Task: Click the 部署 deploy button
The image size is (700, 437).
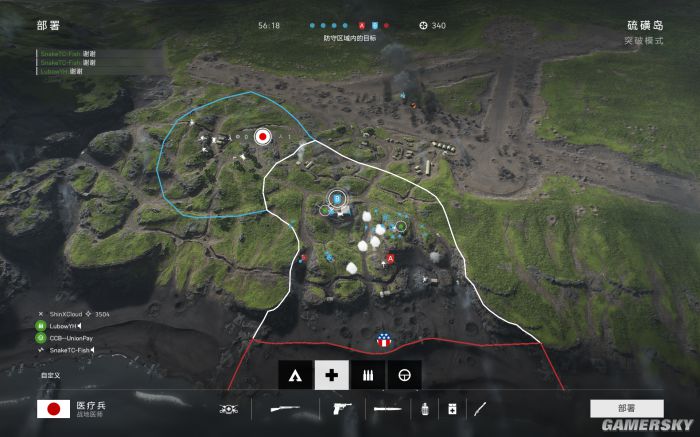Action: [626, 408]
